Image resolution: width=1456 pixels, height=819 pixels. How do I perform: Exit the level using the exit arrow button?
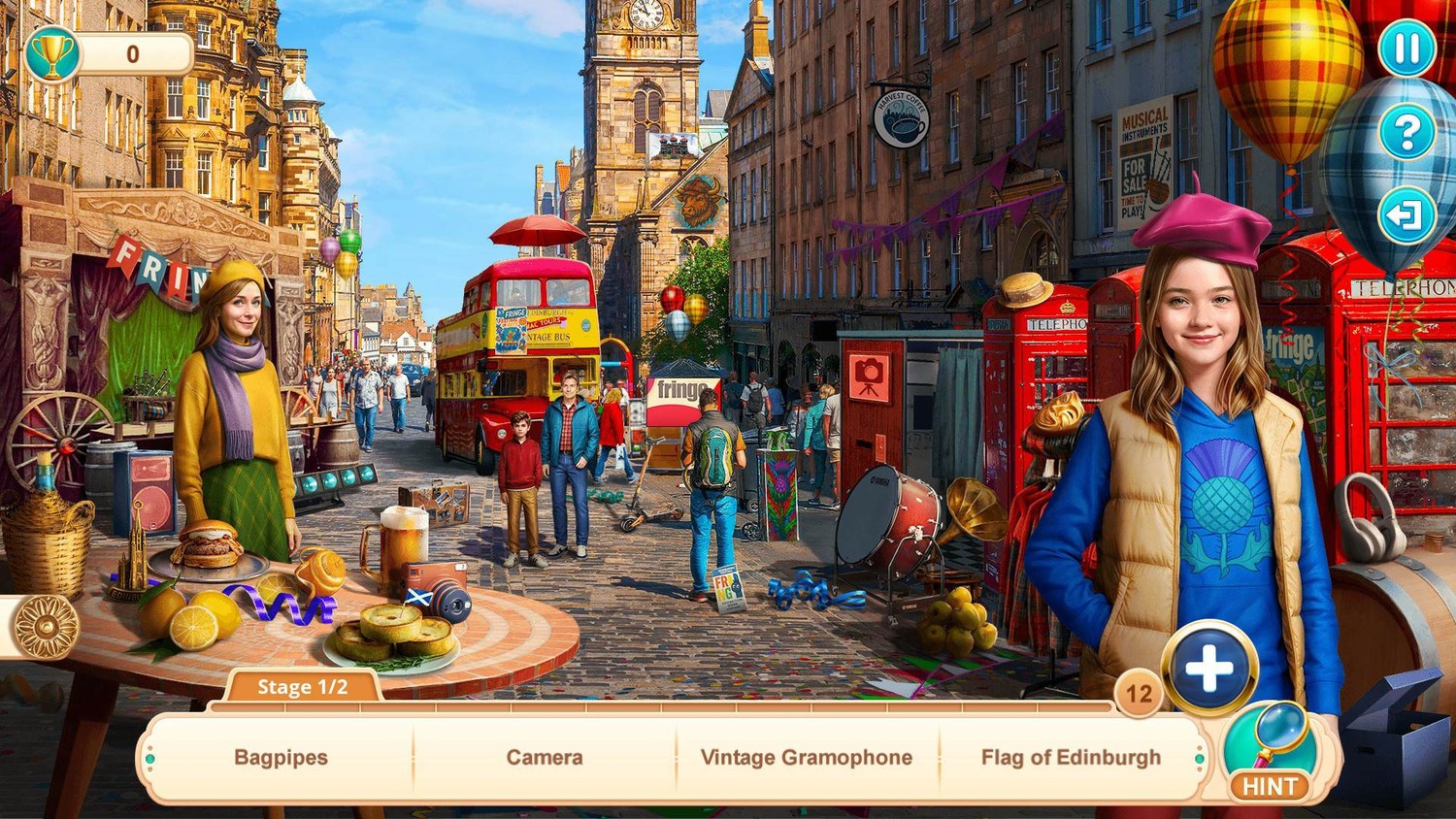point(1406,214)
